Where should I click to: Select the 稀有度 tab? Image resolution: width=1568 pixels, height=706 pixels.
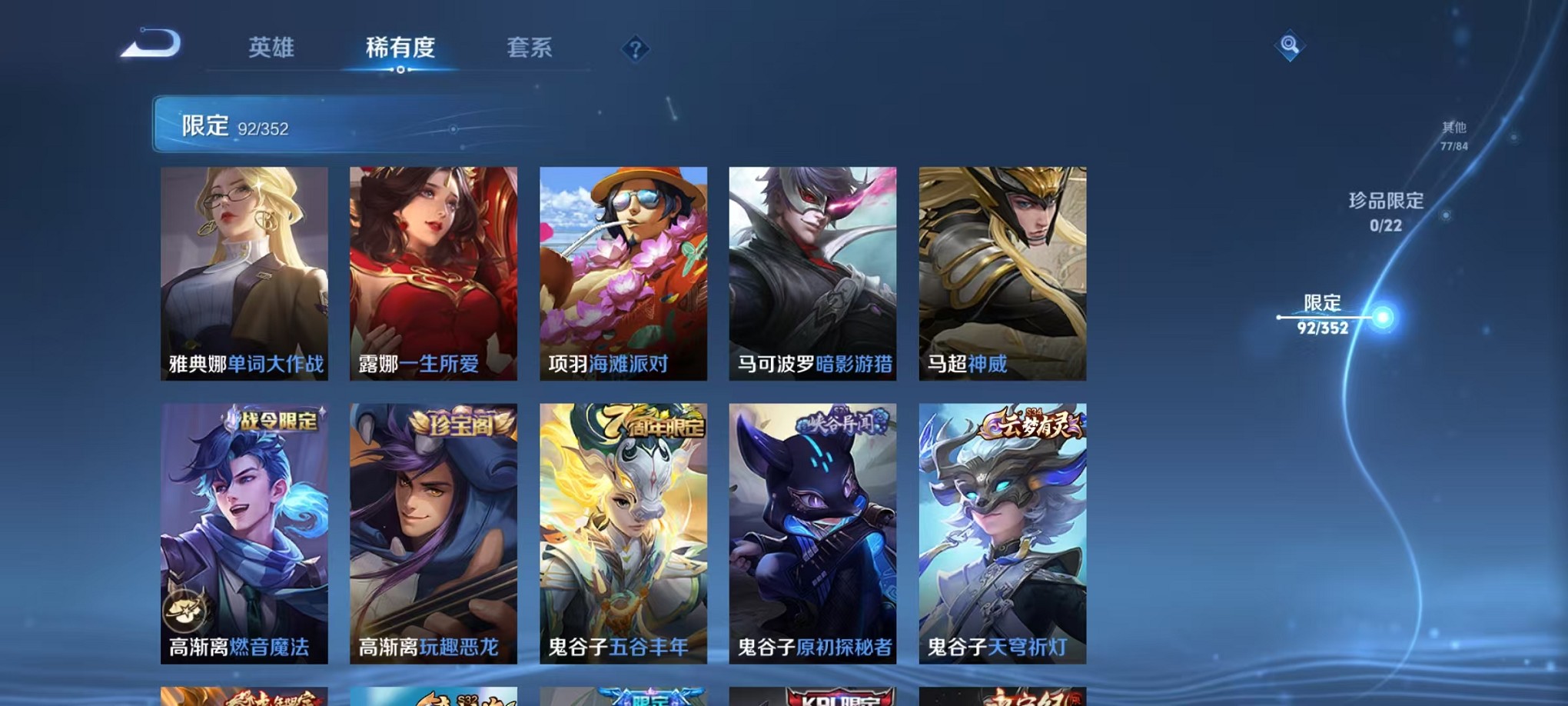click(x=400, y=49)
